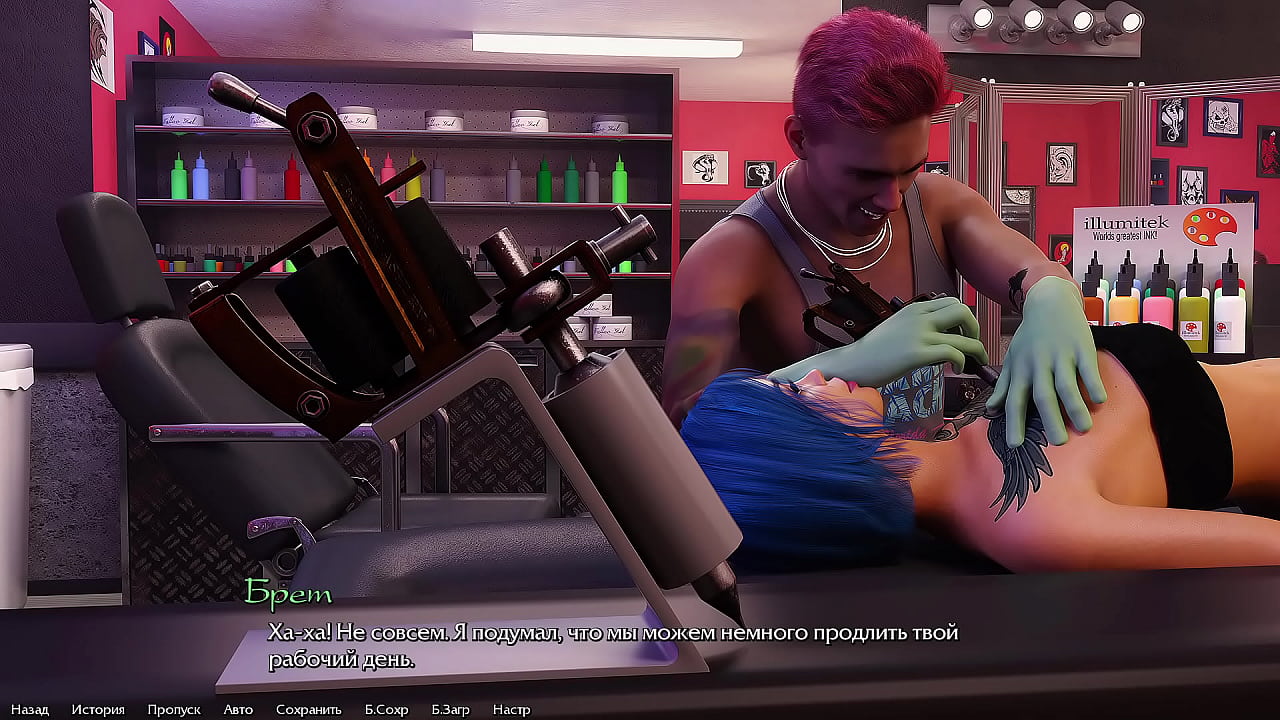The image size is (1280, 720).
Task: Click Б.Загр quick load
Action: (450, 709)
